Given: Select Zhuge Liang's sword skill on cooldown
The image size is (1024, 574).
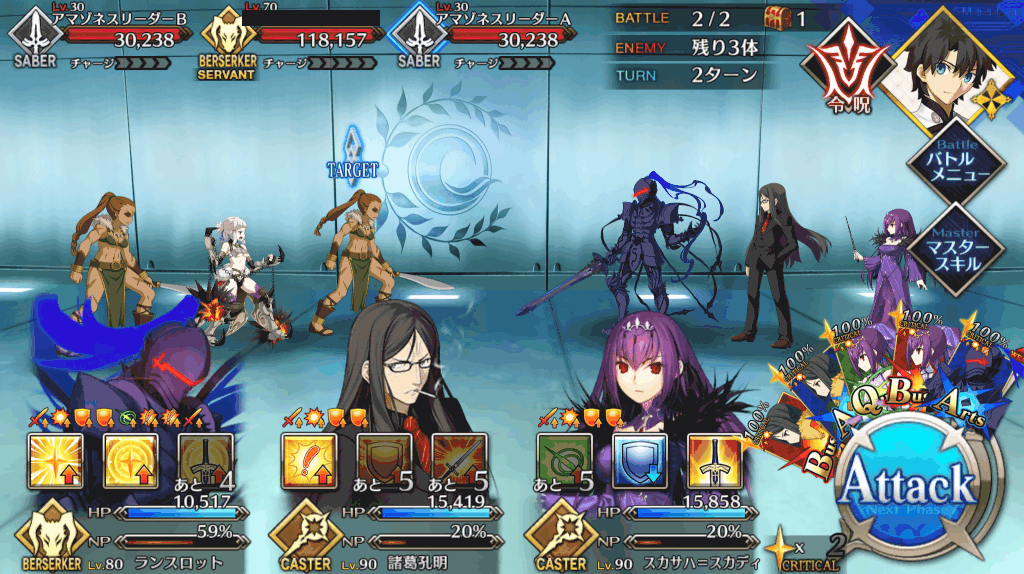Looking at the screenshot, I should [460, 459].
